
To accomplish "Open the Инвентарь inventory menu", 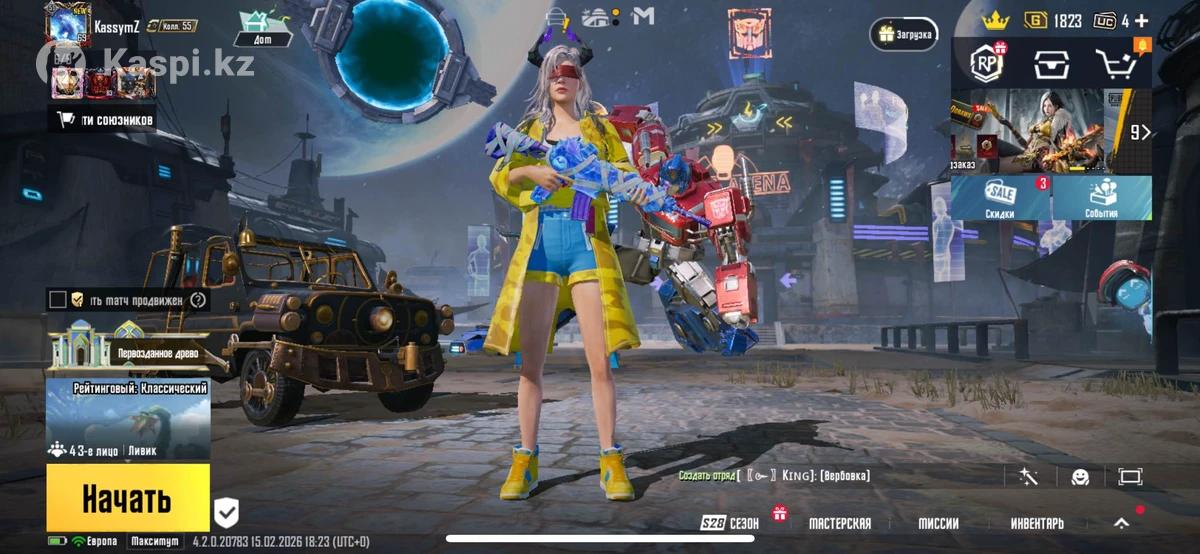I will point(1037,523).
